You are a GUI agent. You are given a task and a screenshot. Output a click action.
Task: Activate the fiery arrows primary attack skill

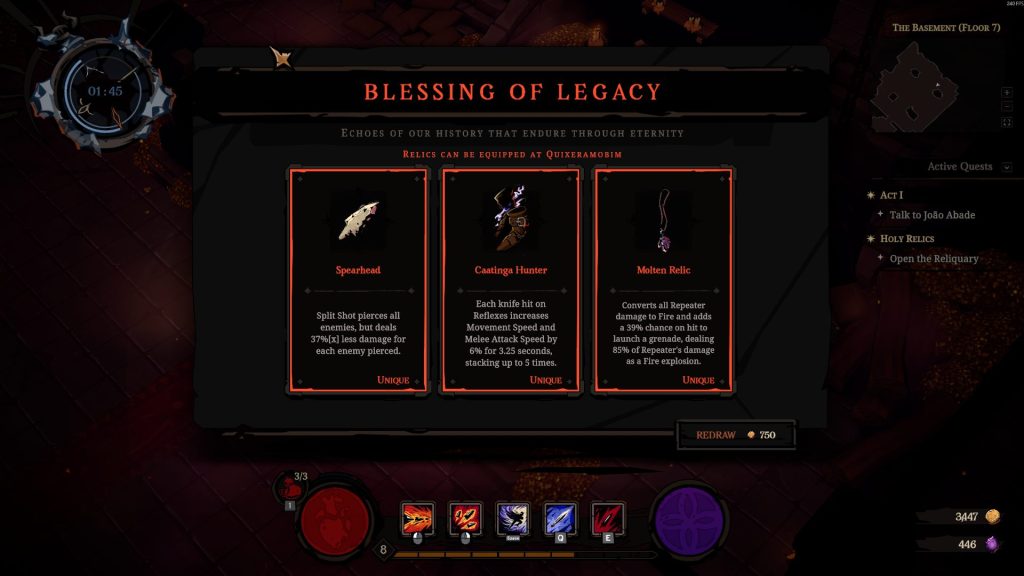pos(417,518)
